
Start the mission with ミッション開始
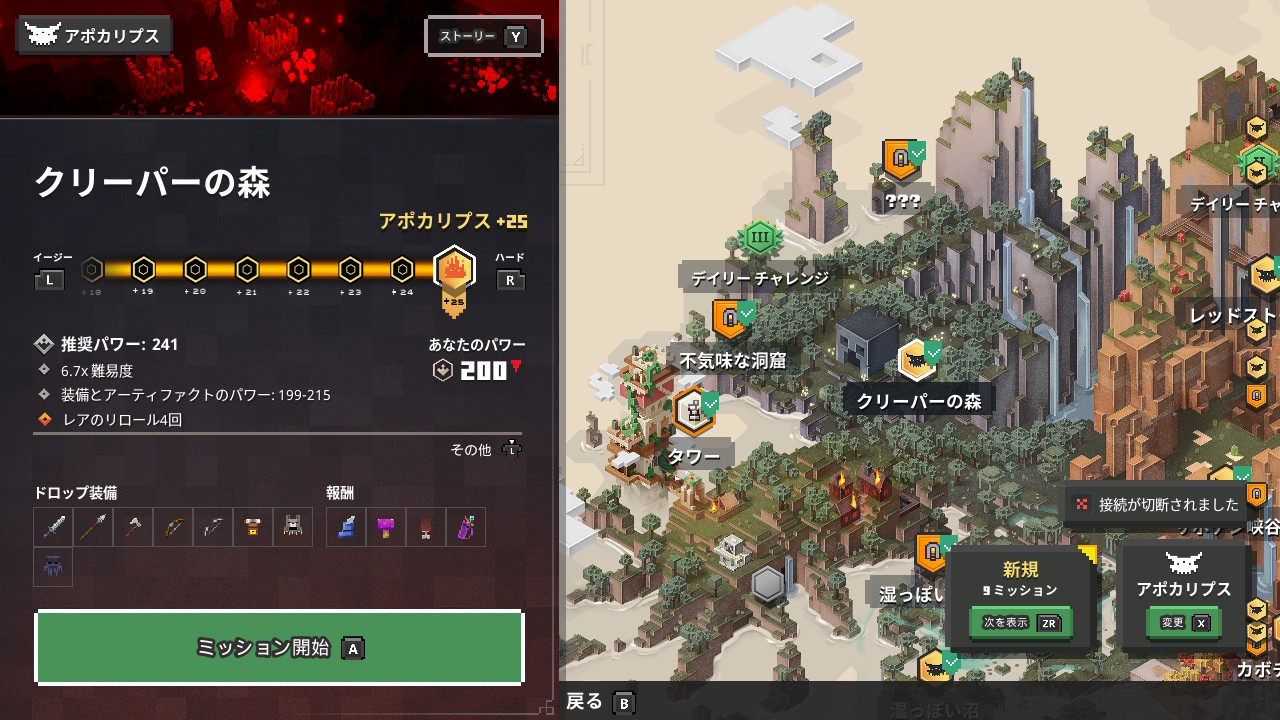(279, 647)
